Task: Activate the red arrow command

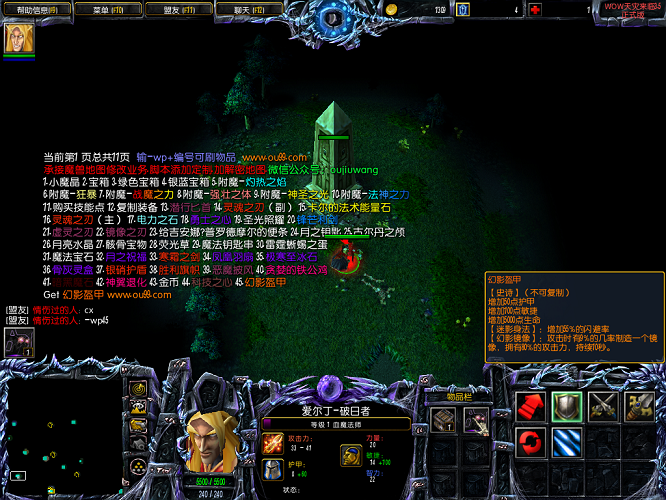Action: point(531,406)
